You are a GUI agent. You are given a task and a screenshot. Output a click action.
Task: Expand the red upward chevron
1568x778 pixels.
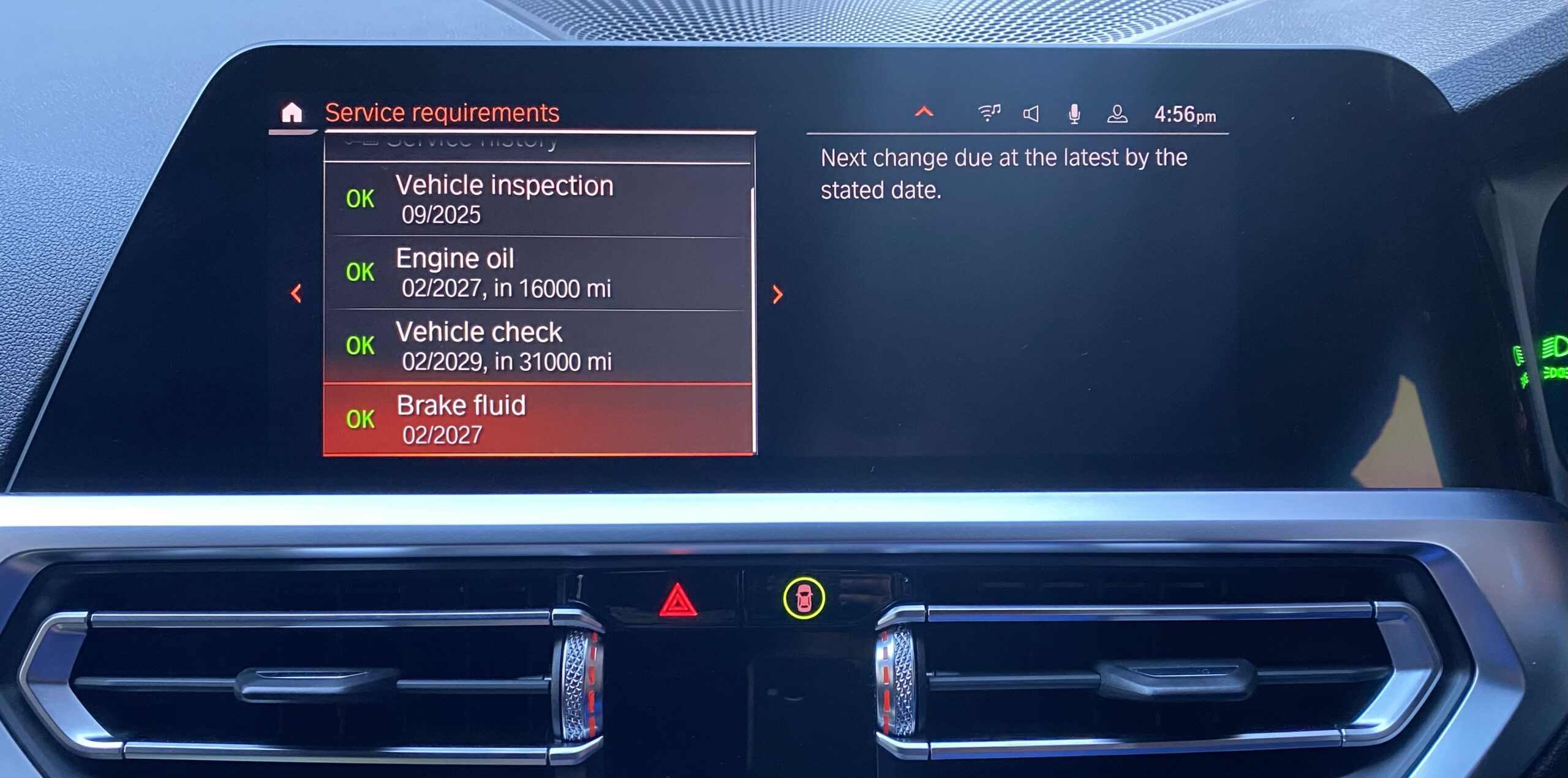coord(924,112)
